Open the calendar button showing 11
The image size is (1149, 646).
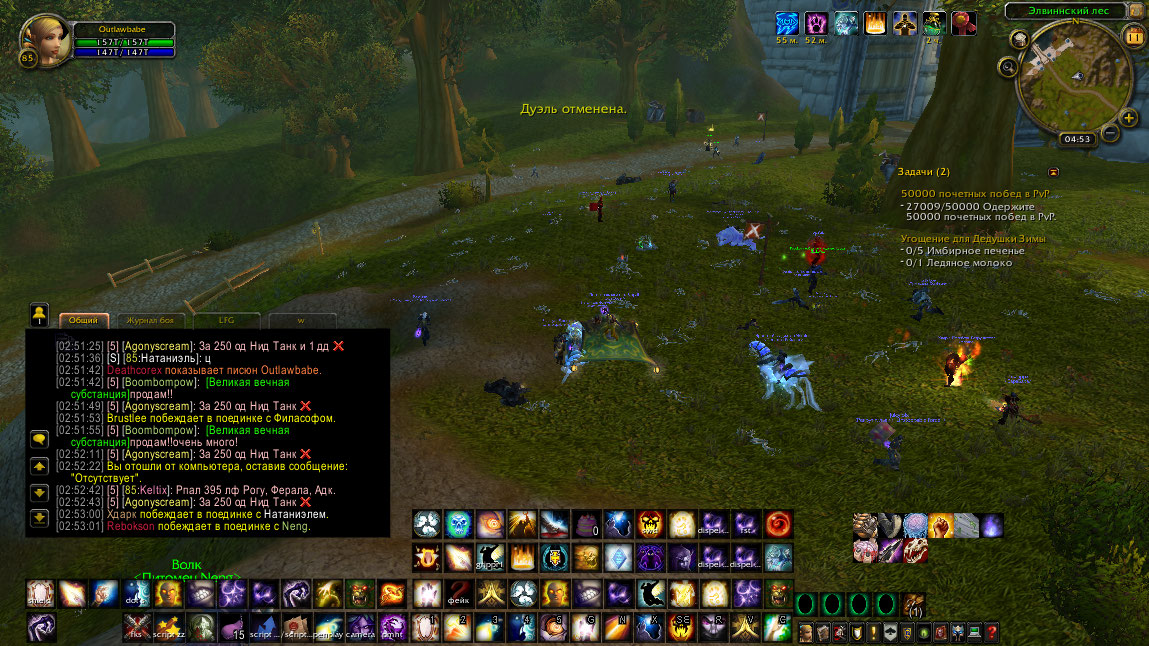(1134, 36)
